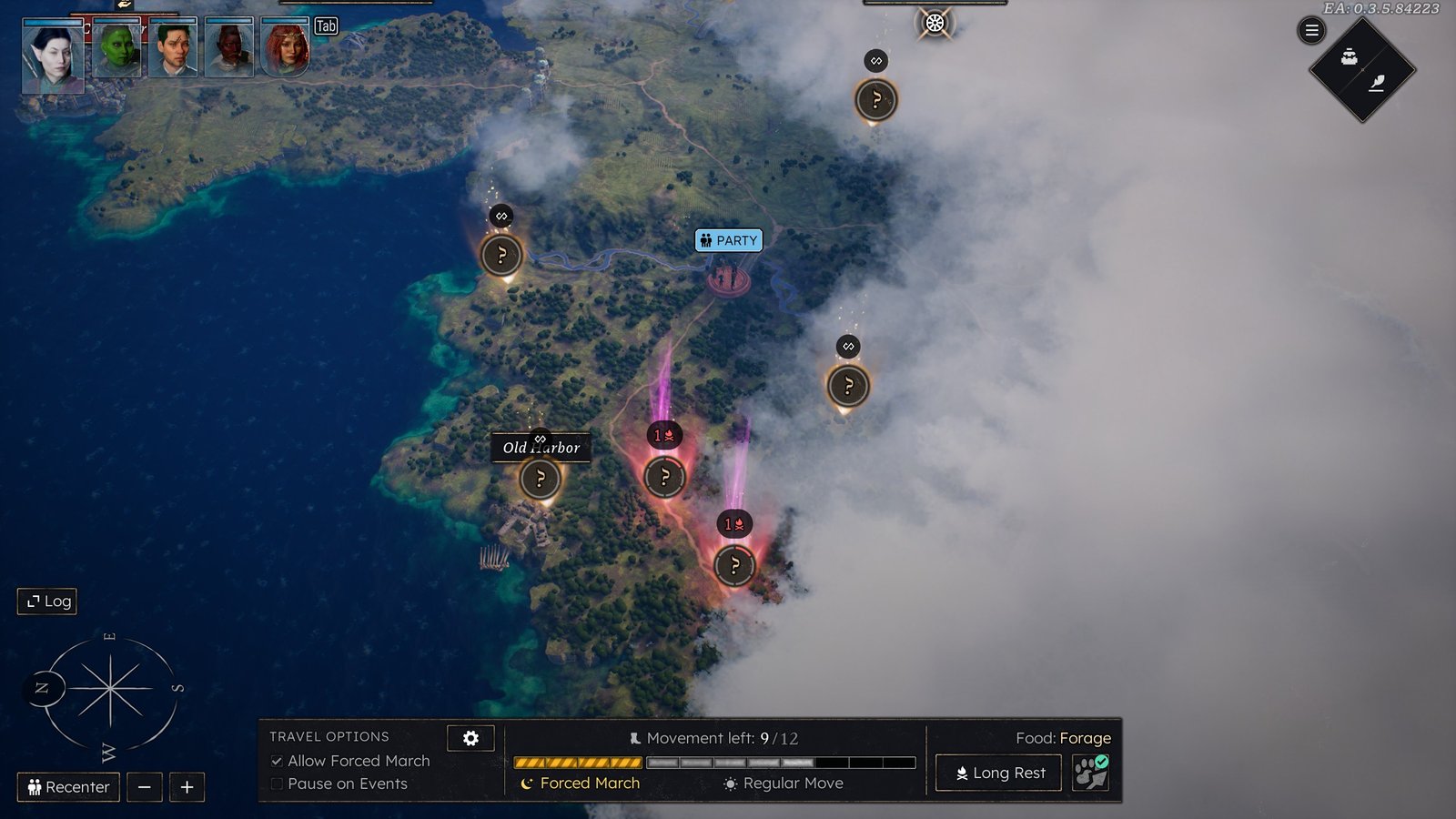Zoom out the map with minus button
The image size is (1456, 819).
145,787
